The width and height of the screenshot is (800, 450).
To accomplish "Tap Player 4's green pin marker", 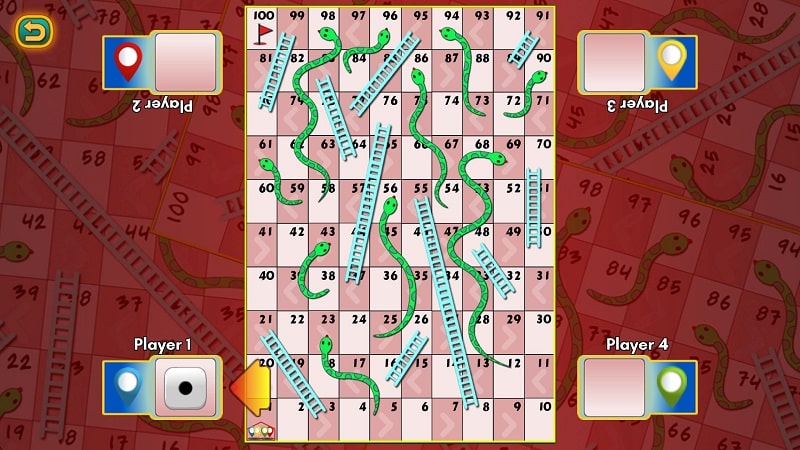I will pos(670,385).
